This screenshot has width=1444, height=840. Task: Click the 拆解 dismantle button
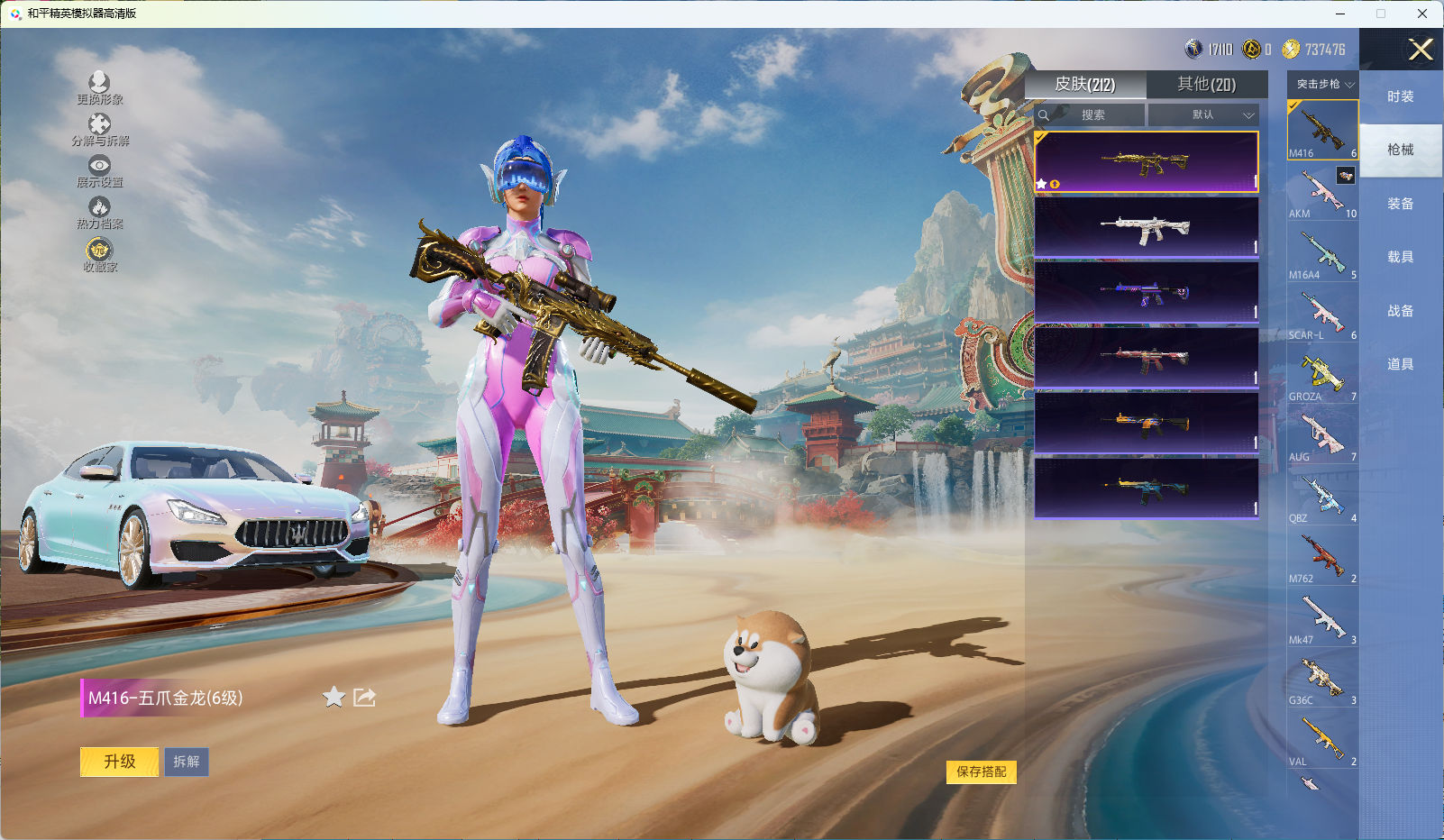click(x=187, y=762)
